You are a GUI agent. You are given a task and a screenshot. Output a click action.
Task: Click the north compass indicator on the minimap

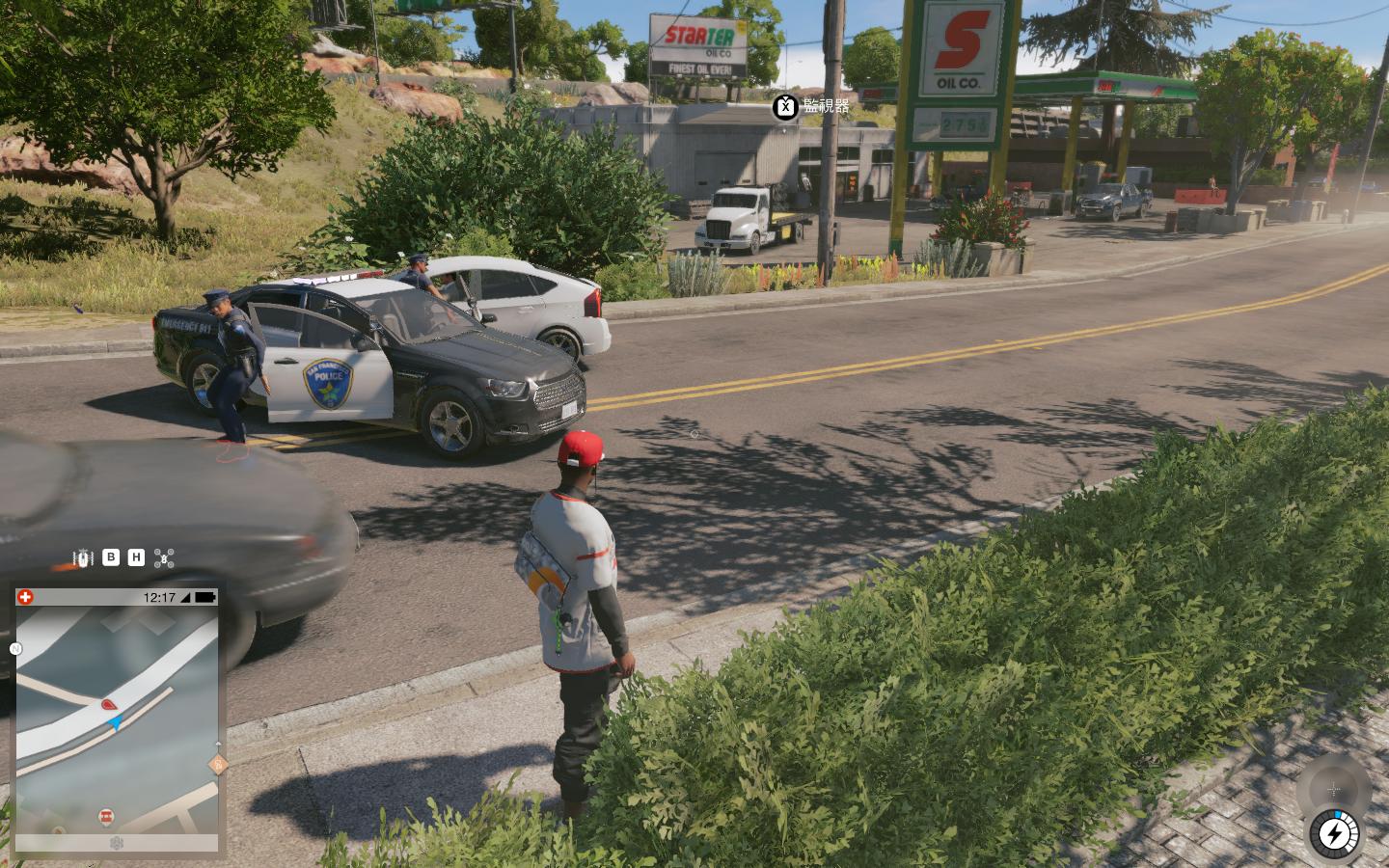click(x=15, y=649)
